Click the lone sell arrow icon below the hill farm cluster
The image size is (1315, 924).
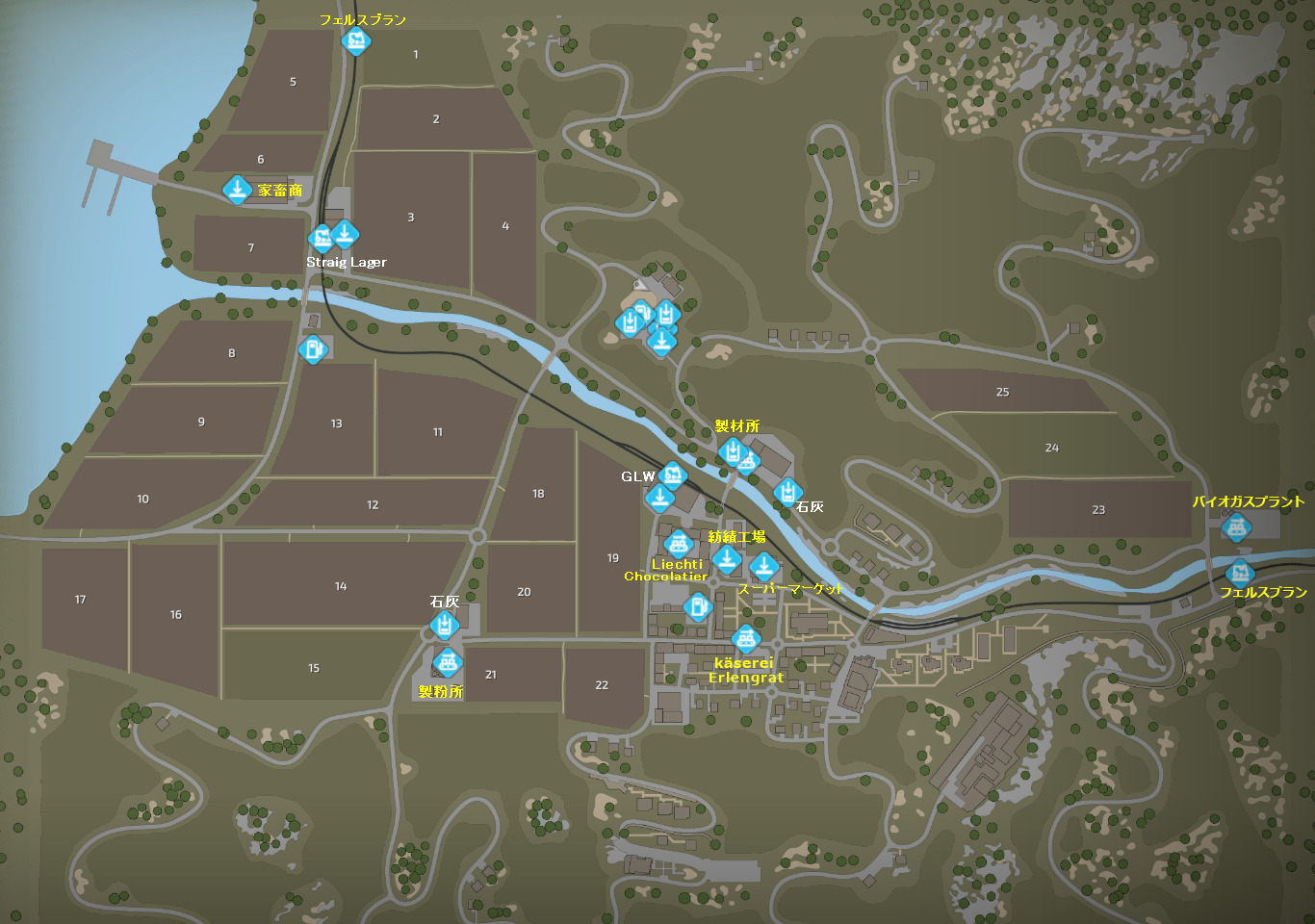tap(661, 342)
